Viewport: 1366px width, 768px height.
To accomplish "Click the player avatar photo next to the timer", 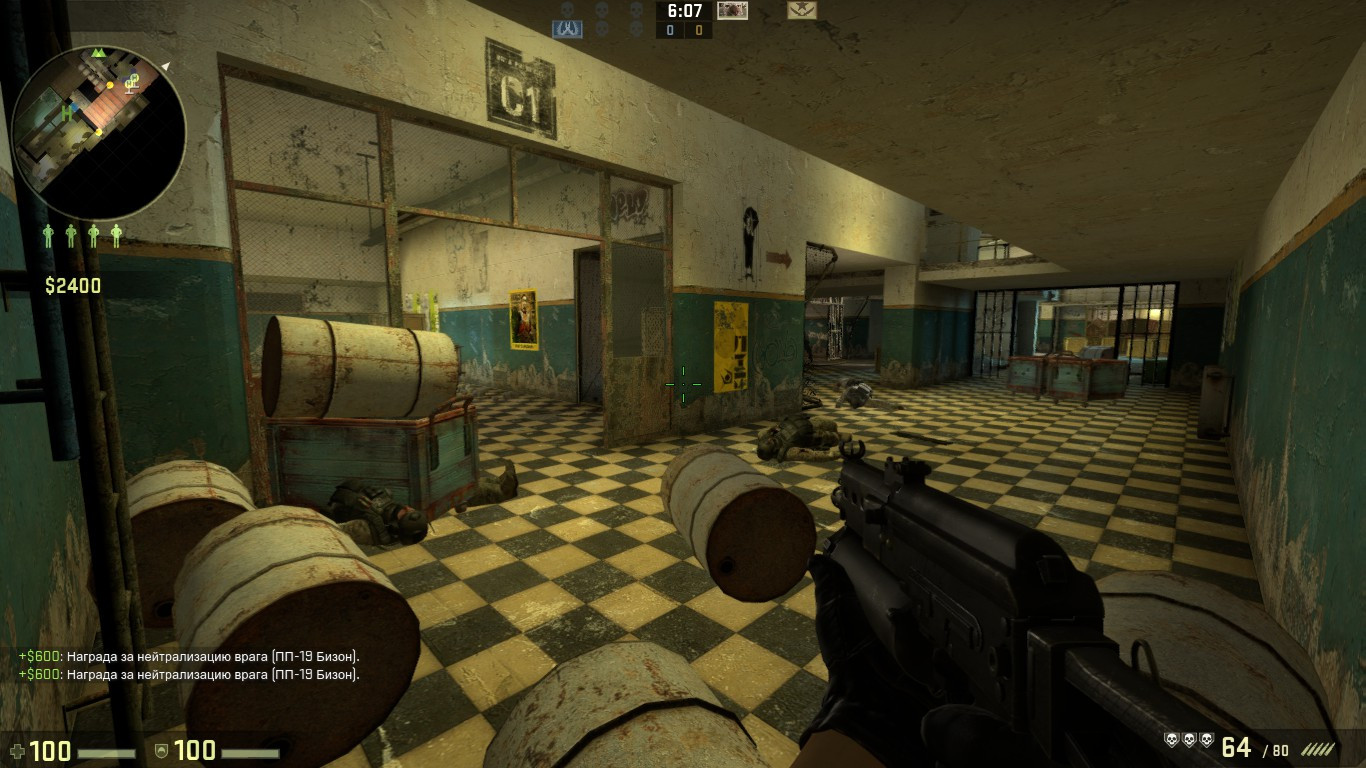I will click(733, 13).
